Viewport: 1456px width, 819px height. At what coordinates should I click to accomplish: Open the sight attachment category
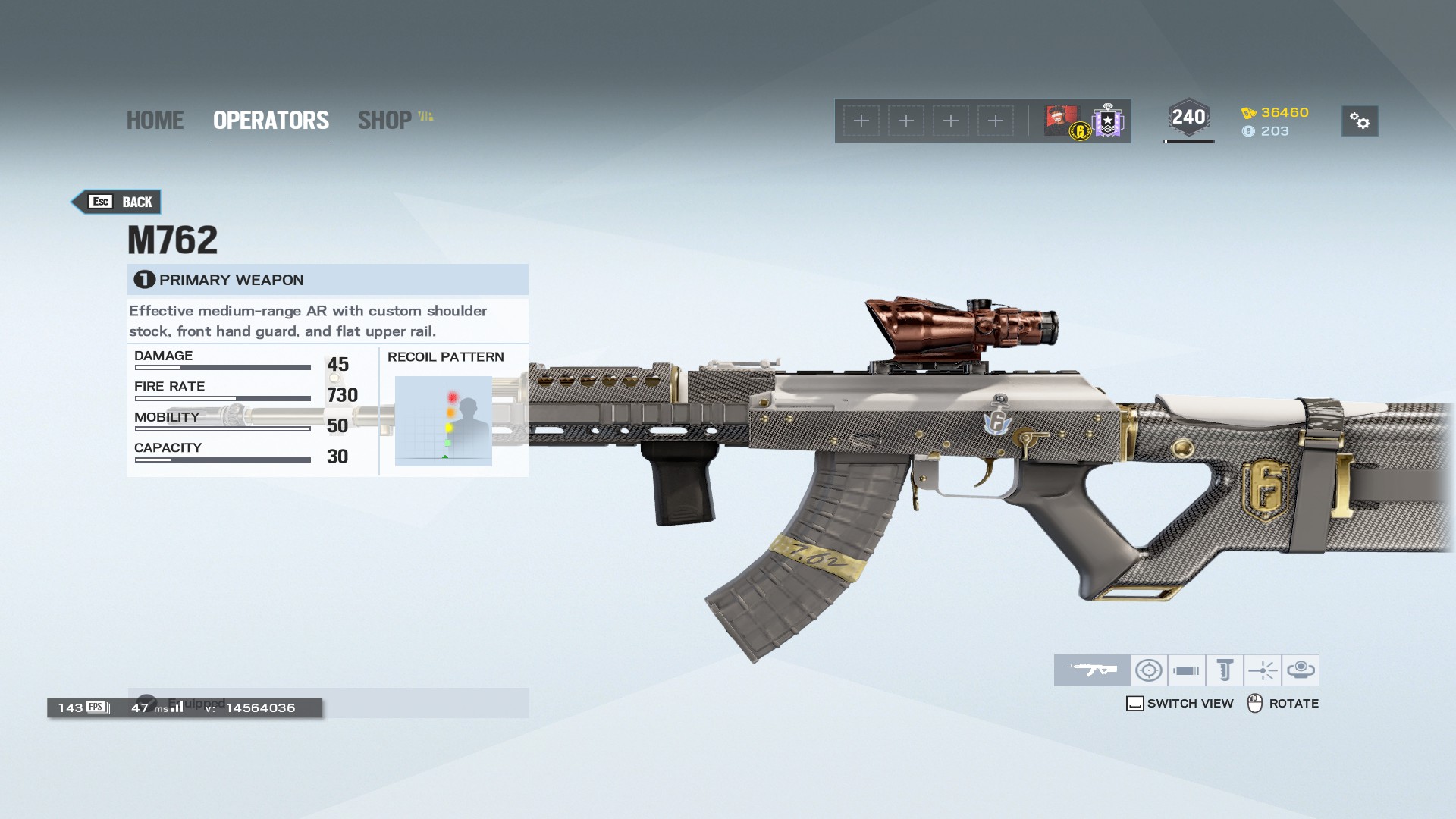[x=1149, y=670]
